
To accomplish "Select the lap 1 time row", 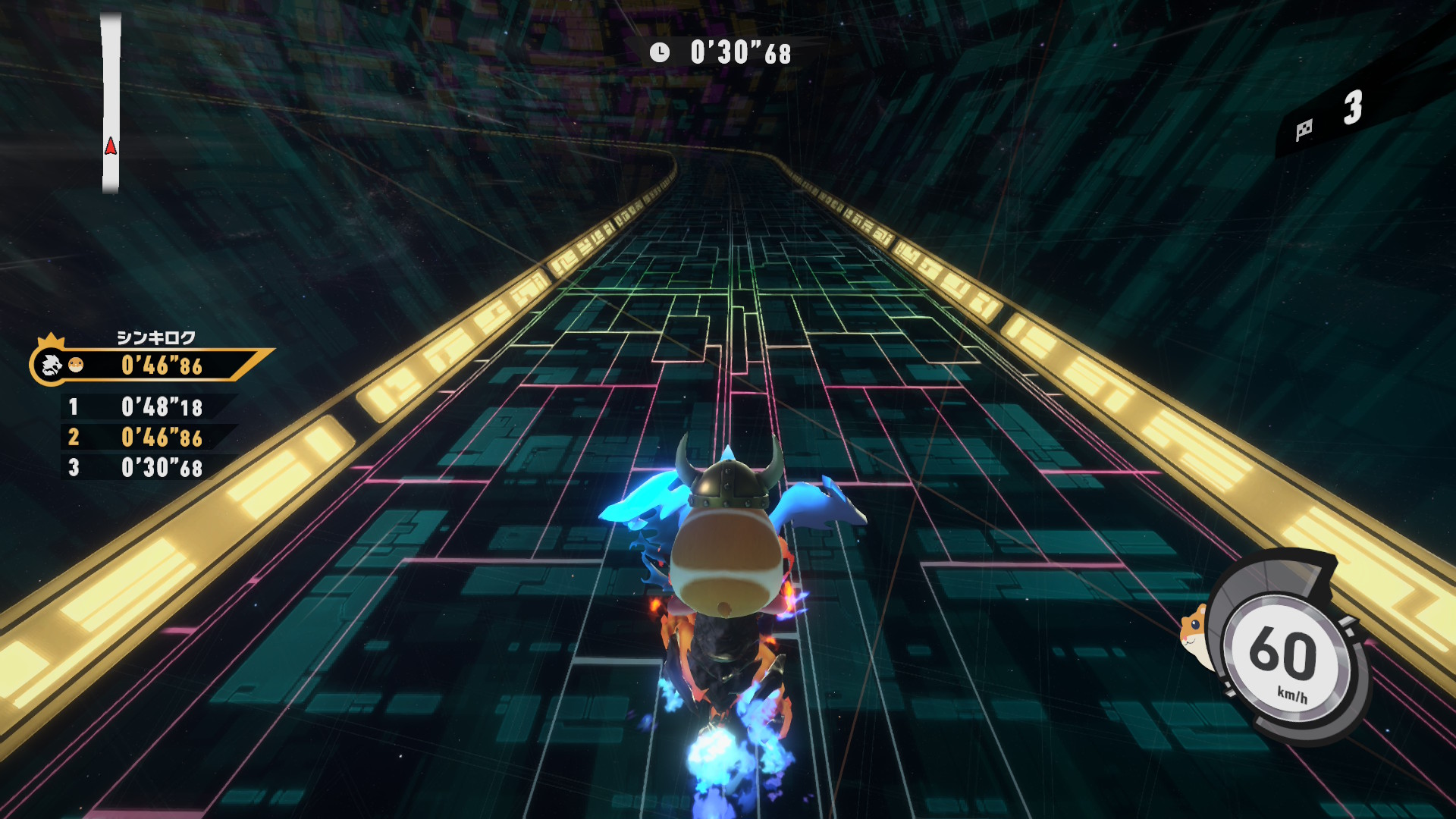I will coord(149,407).
